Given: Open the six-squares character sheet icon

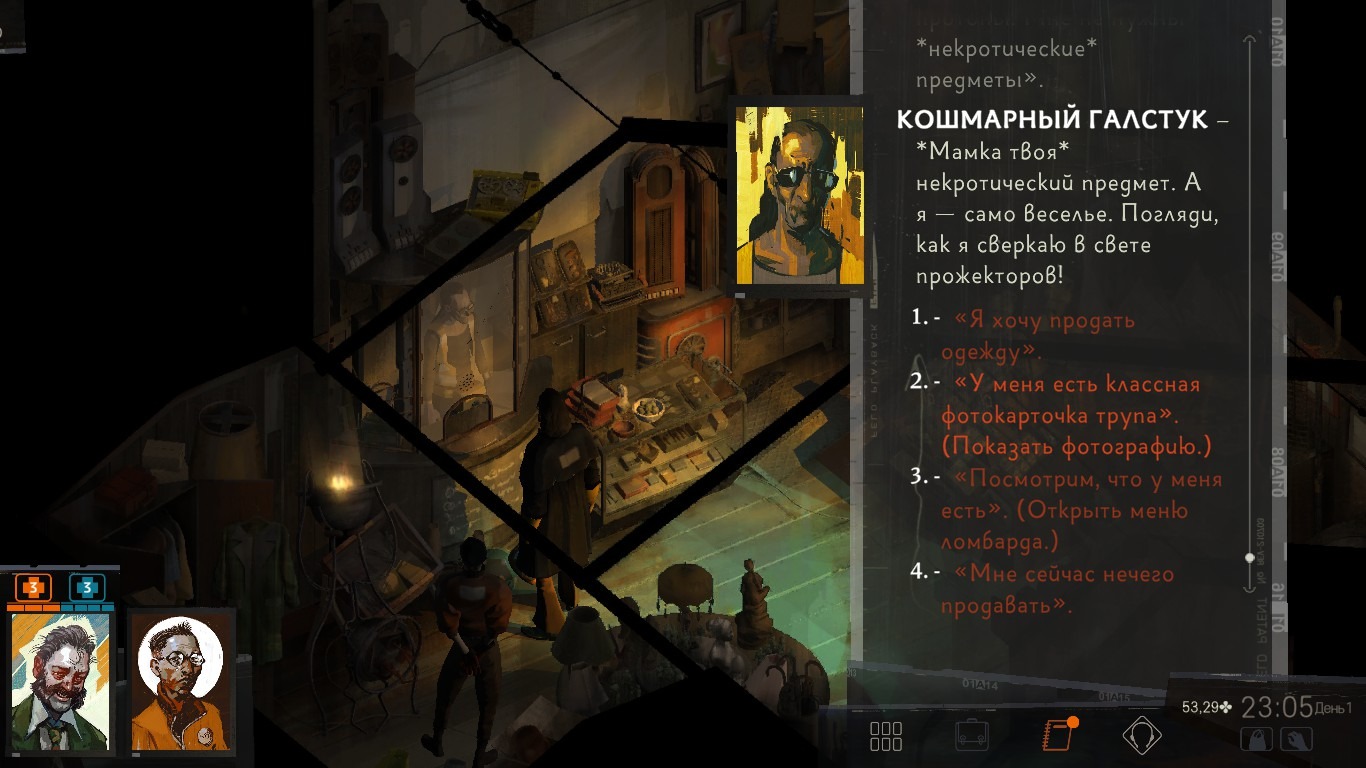Looking at the screenshot, I should tap(886, 736).
